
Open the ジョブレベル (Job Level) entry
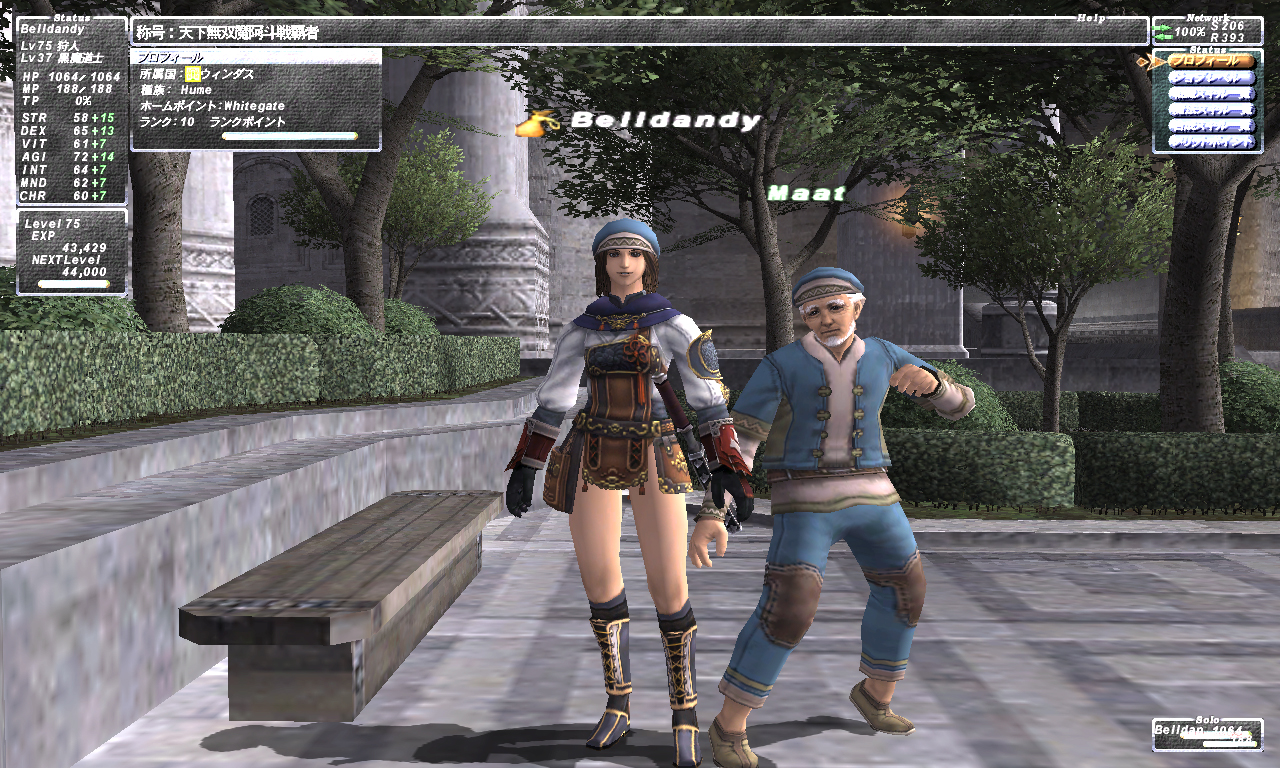[x=1211, y=78]
